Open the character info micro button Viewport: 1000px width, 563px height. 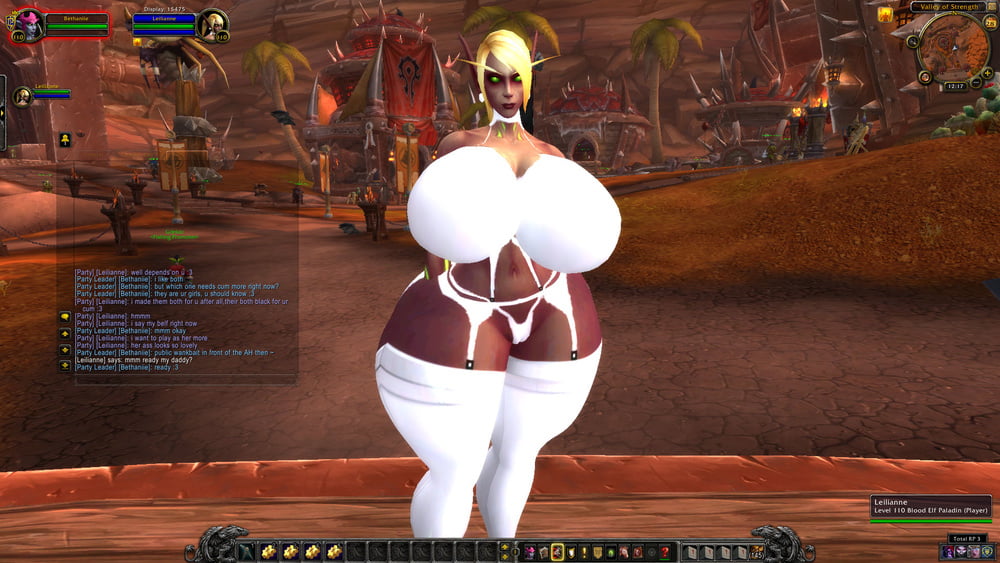tap(531, 552)
